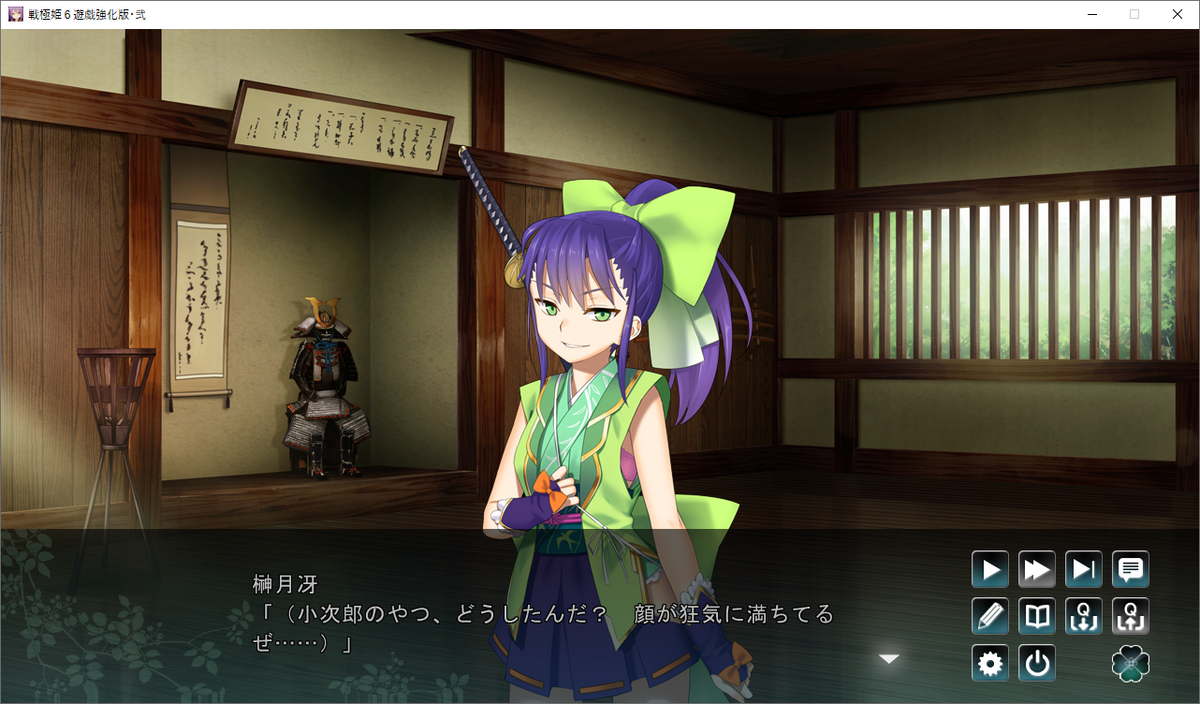Open the settings with the gear icon
Screen dimensions: 1200x704
click(990, 663)
